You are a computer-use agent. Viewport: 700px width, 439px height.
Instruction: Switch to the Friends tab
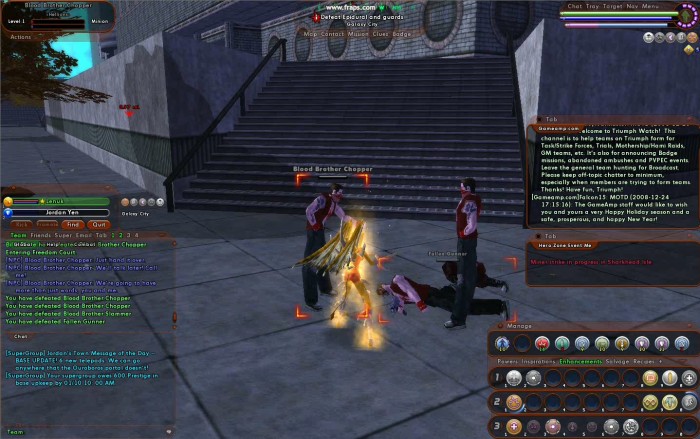(x=38, y=234)
